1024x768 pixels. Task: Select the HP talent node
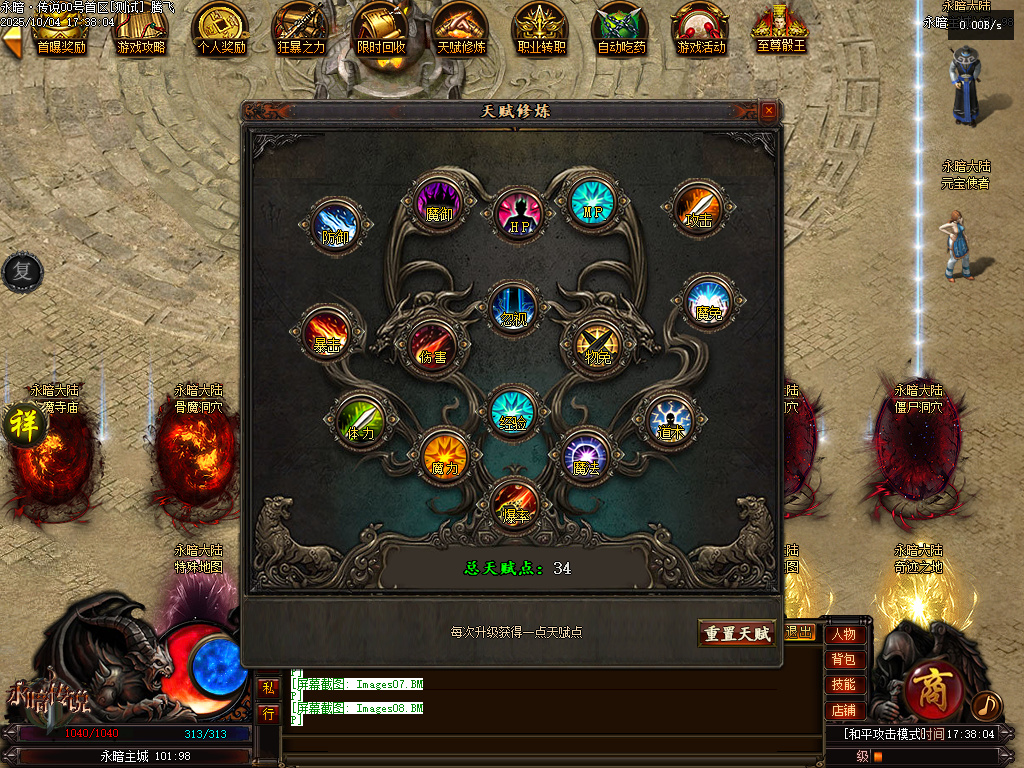518,212
